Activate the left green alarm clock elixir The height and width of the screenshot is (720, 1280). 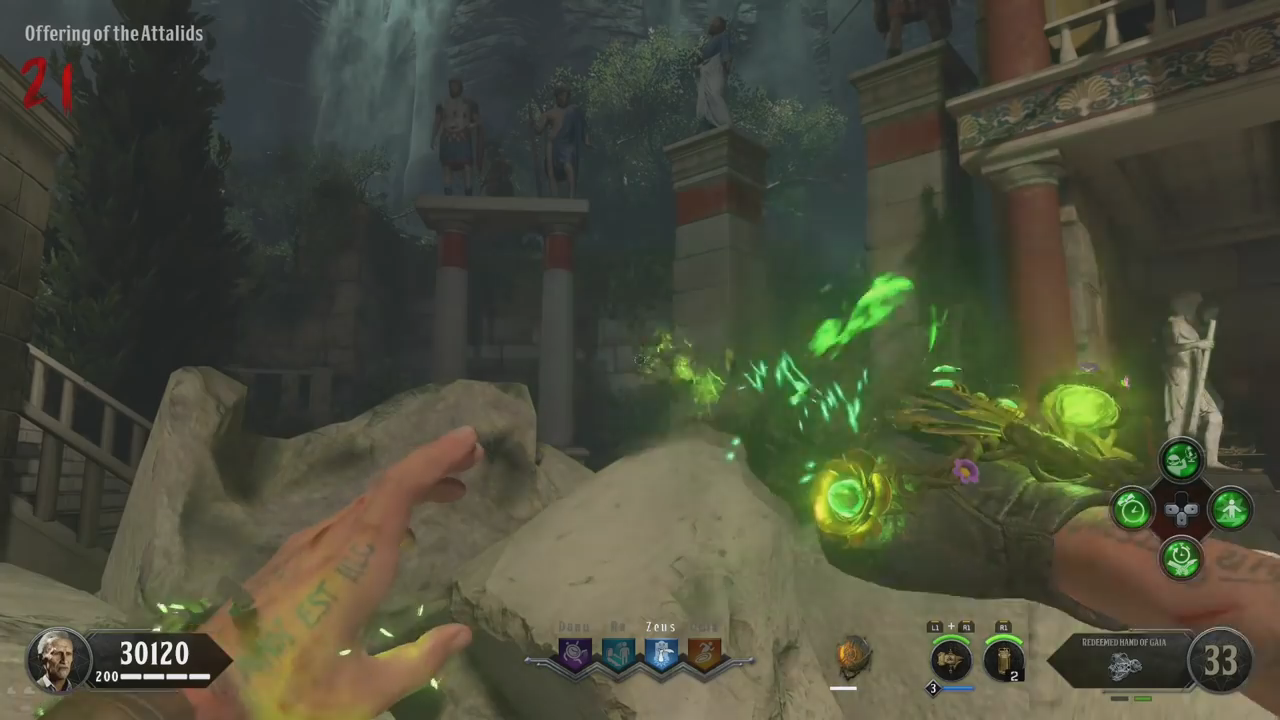click(x=1133, y=509)
